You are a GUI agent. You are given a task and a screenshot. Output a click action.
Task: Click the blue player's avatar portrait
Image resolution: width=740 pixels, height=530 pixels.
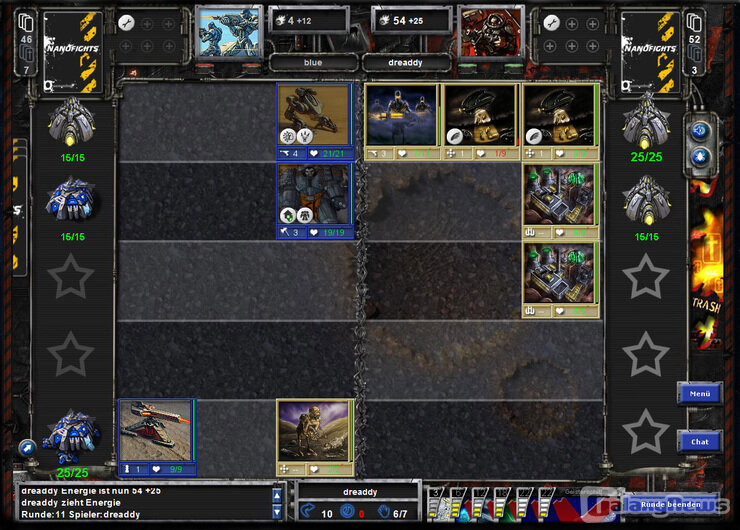pos(227,31)
